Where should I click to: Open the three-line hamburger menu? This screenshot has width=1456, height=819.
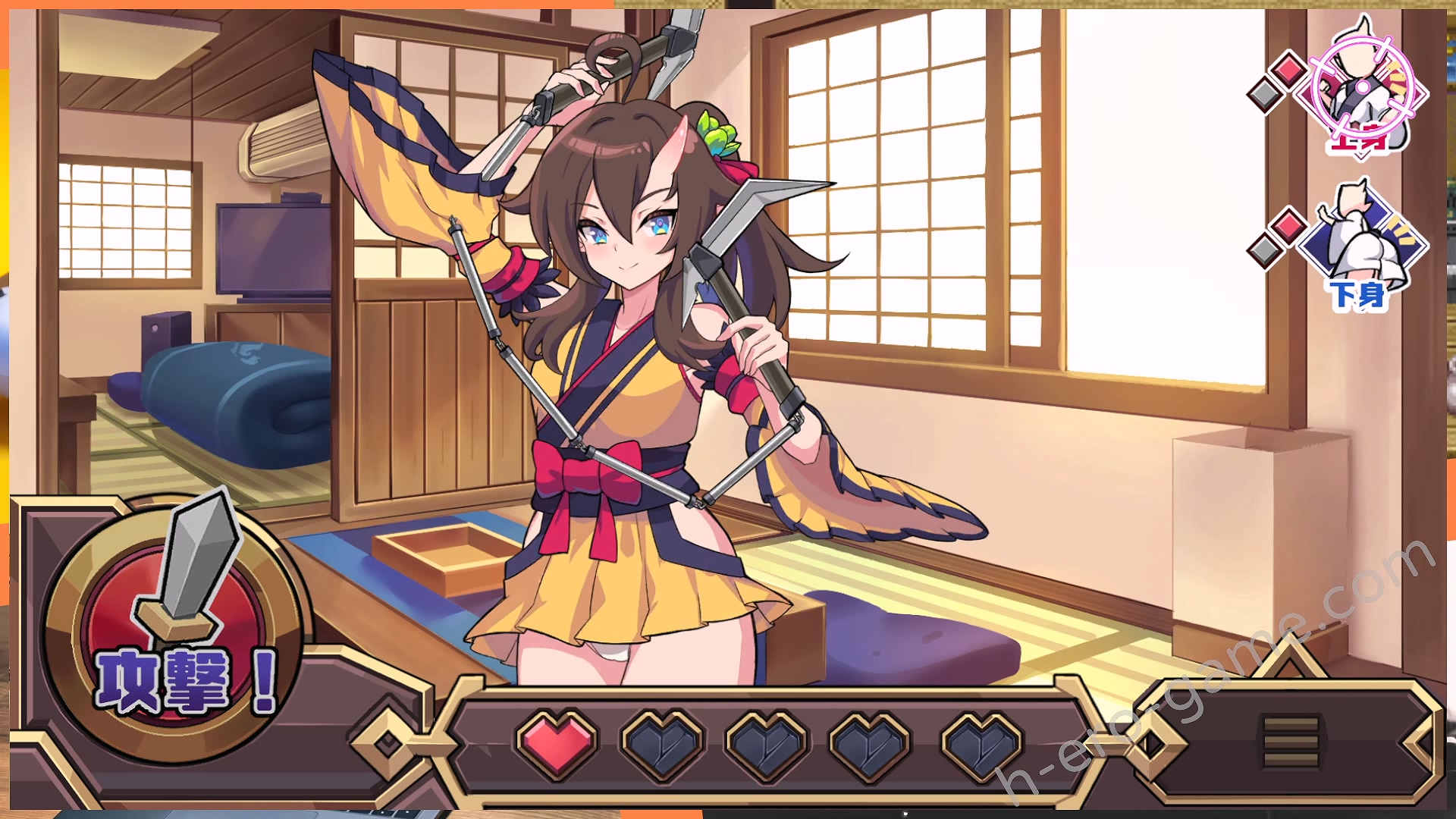[1291, 740]
